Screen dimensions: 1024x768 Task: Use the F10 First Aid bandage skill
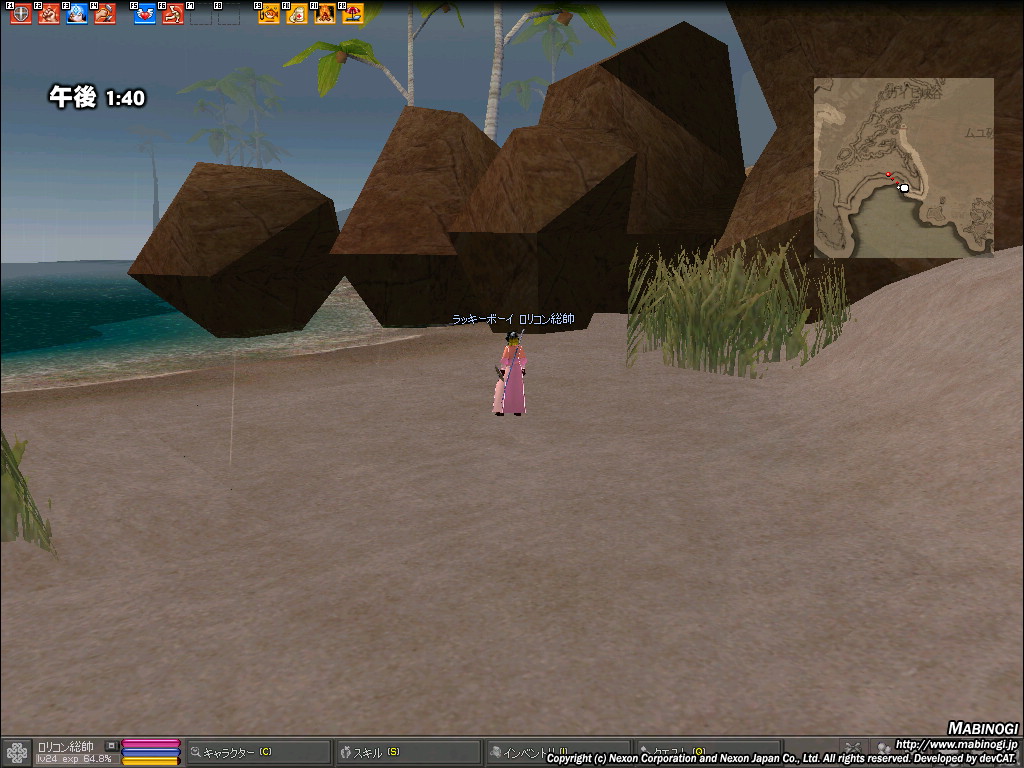(x=296, y=14)
